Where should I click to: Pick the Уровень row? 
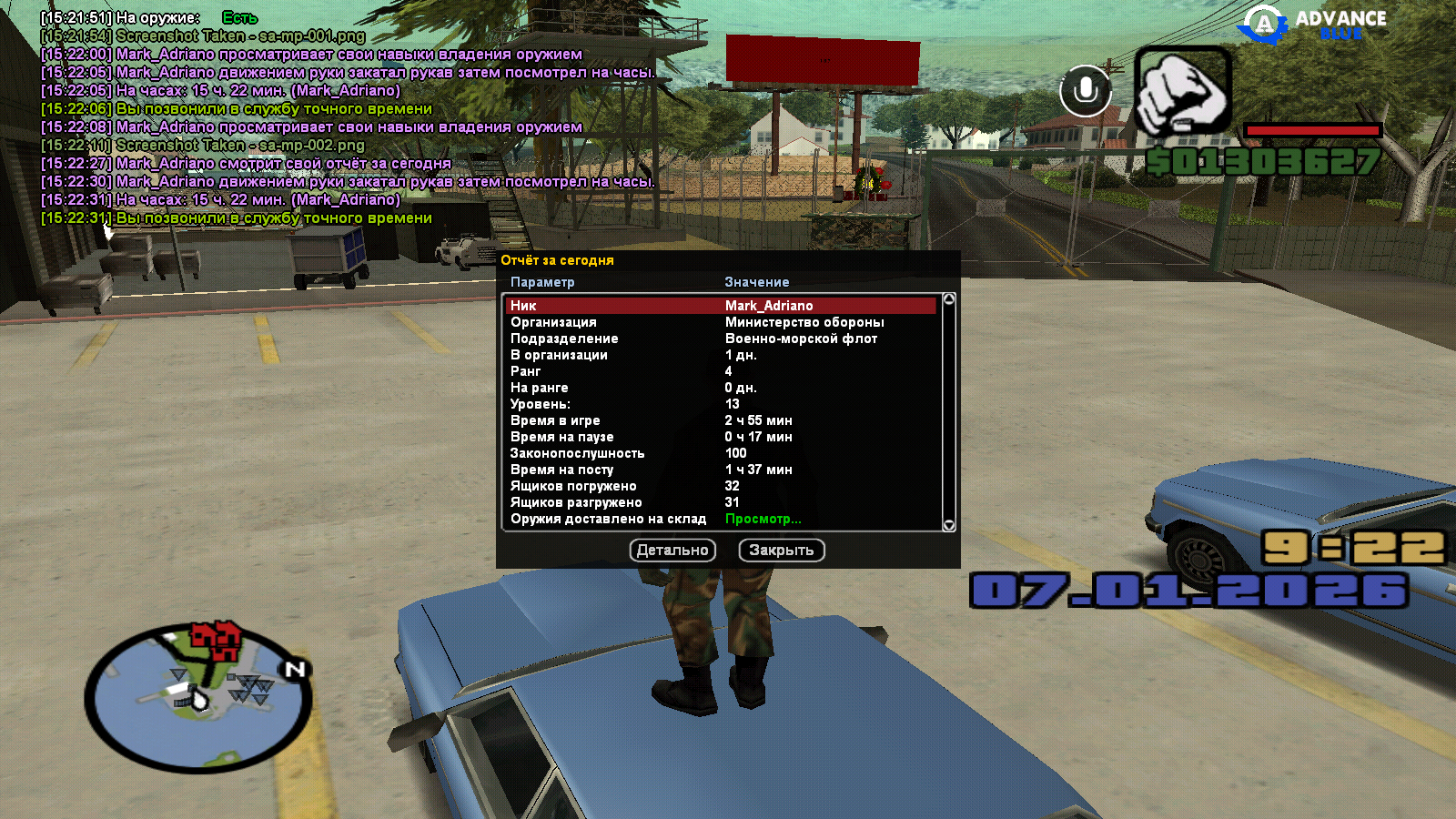pyautogui.click(x=721, y=404)
